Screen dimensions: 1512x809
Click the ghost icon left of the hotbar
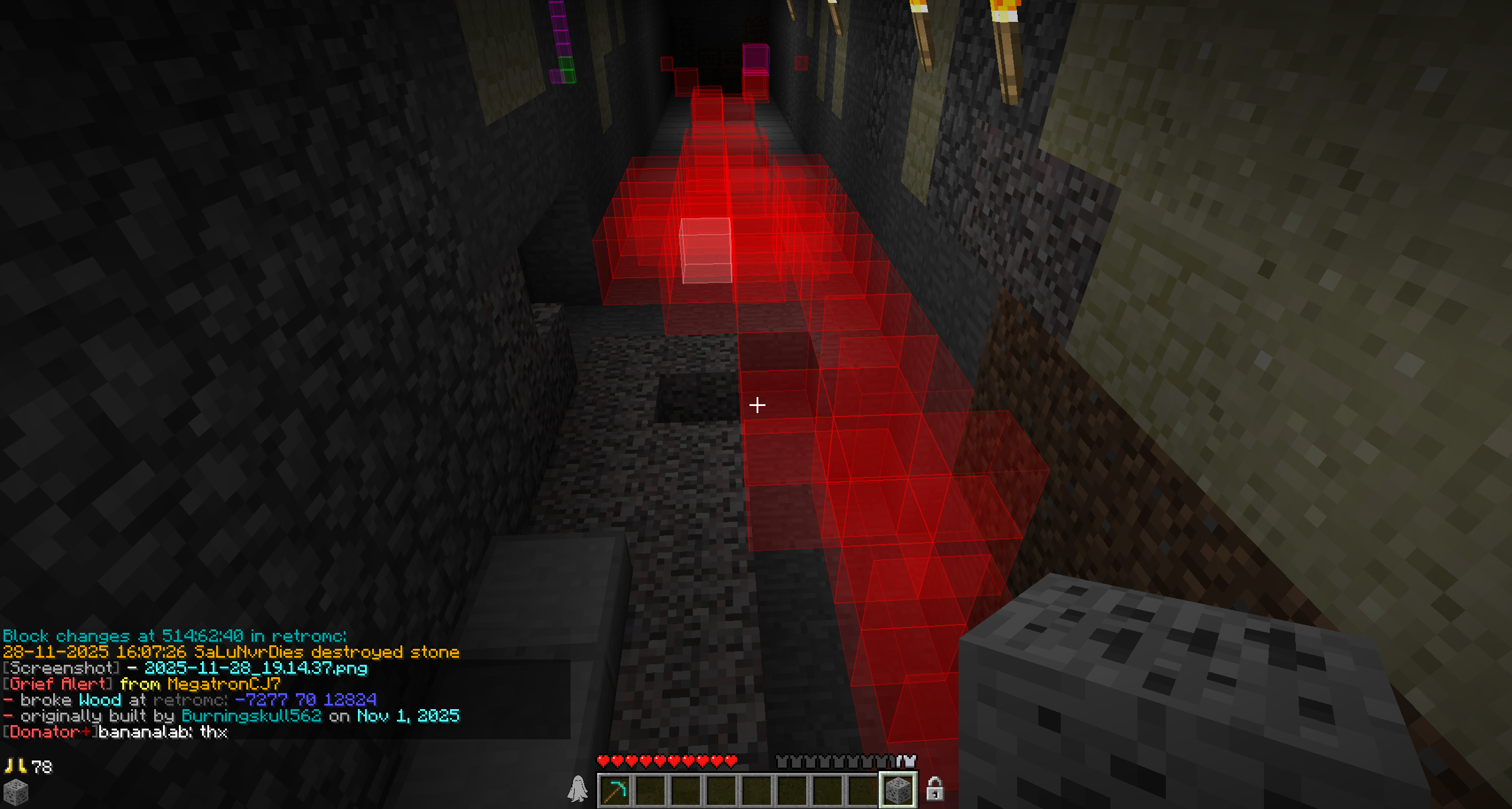578,789
